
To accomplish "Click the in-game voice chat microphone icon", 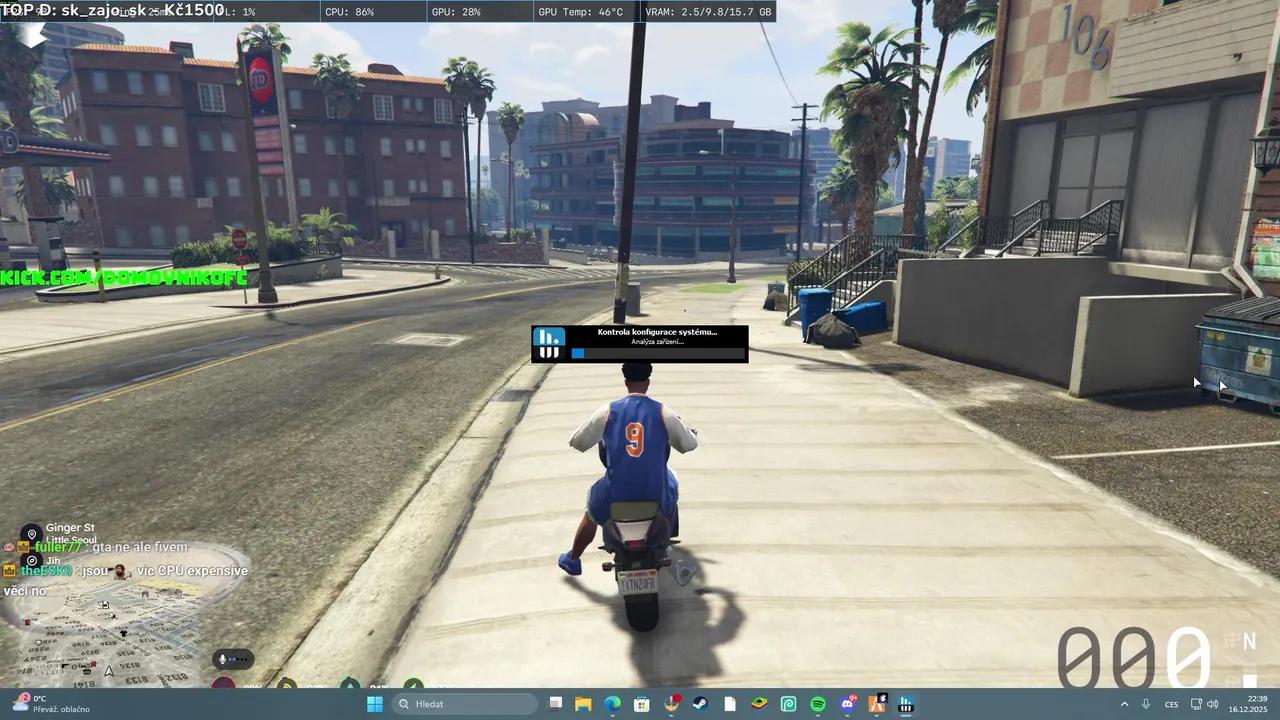I will (x=221, y=658).
